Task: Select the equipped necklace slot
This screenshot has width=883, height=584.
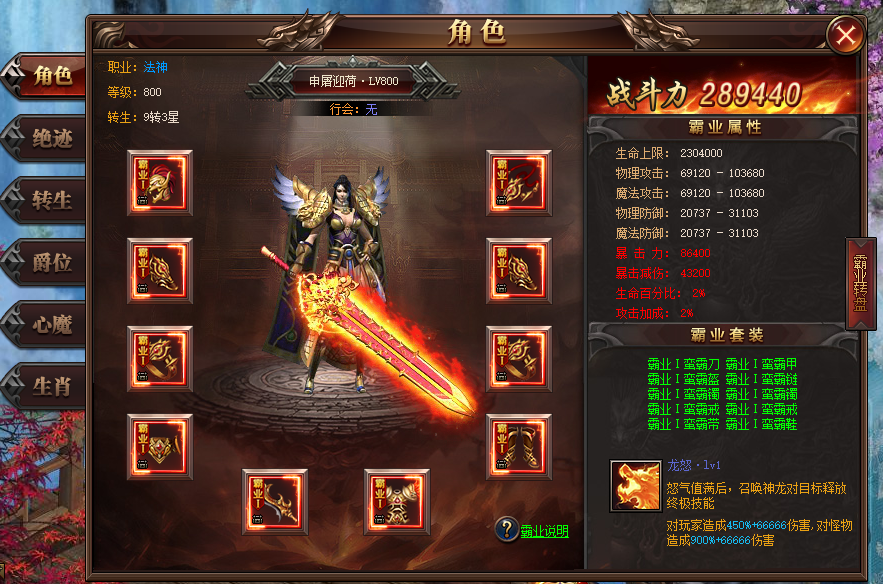Action: [x=519, y=182]
